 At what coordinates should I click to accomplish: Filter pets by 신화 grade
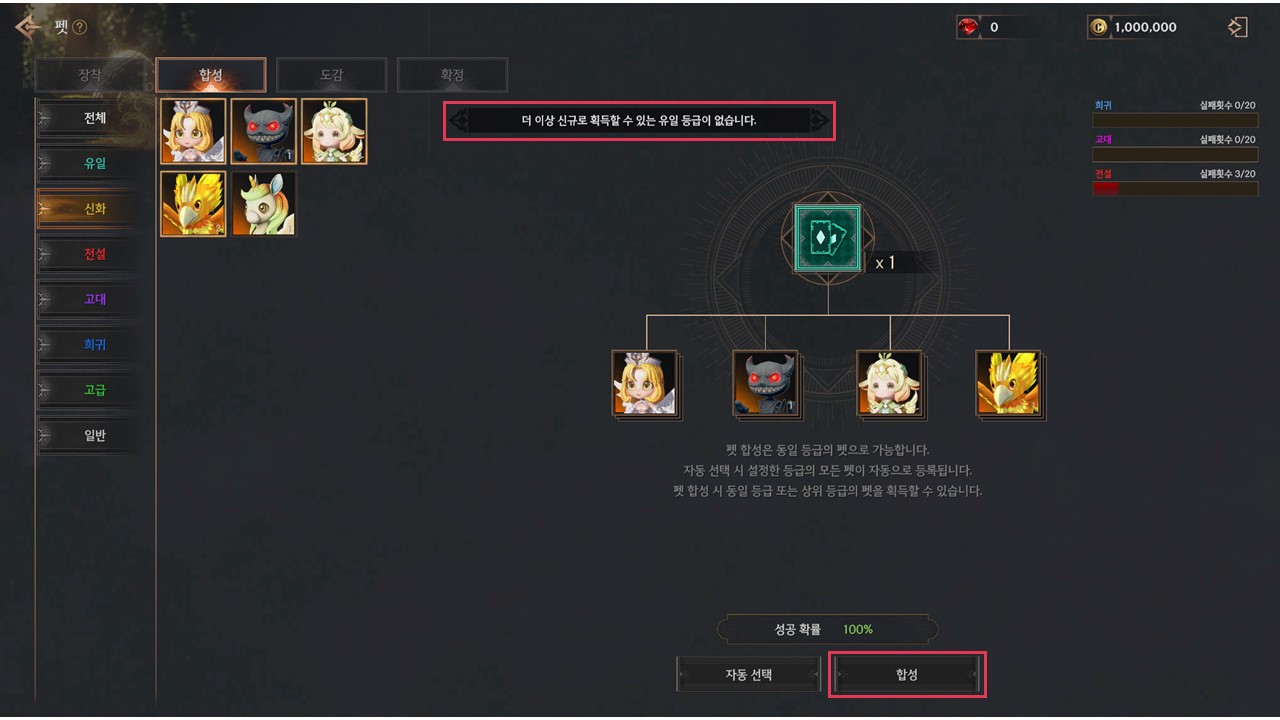coord(94,209)
